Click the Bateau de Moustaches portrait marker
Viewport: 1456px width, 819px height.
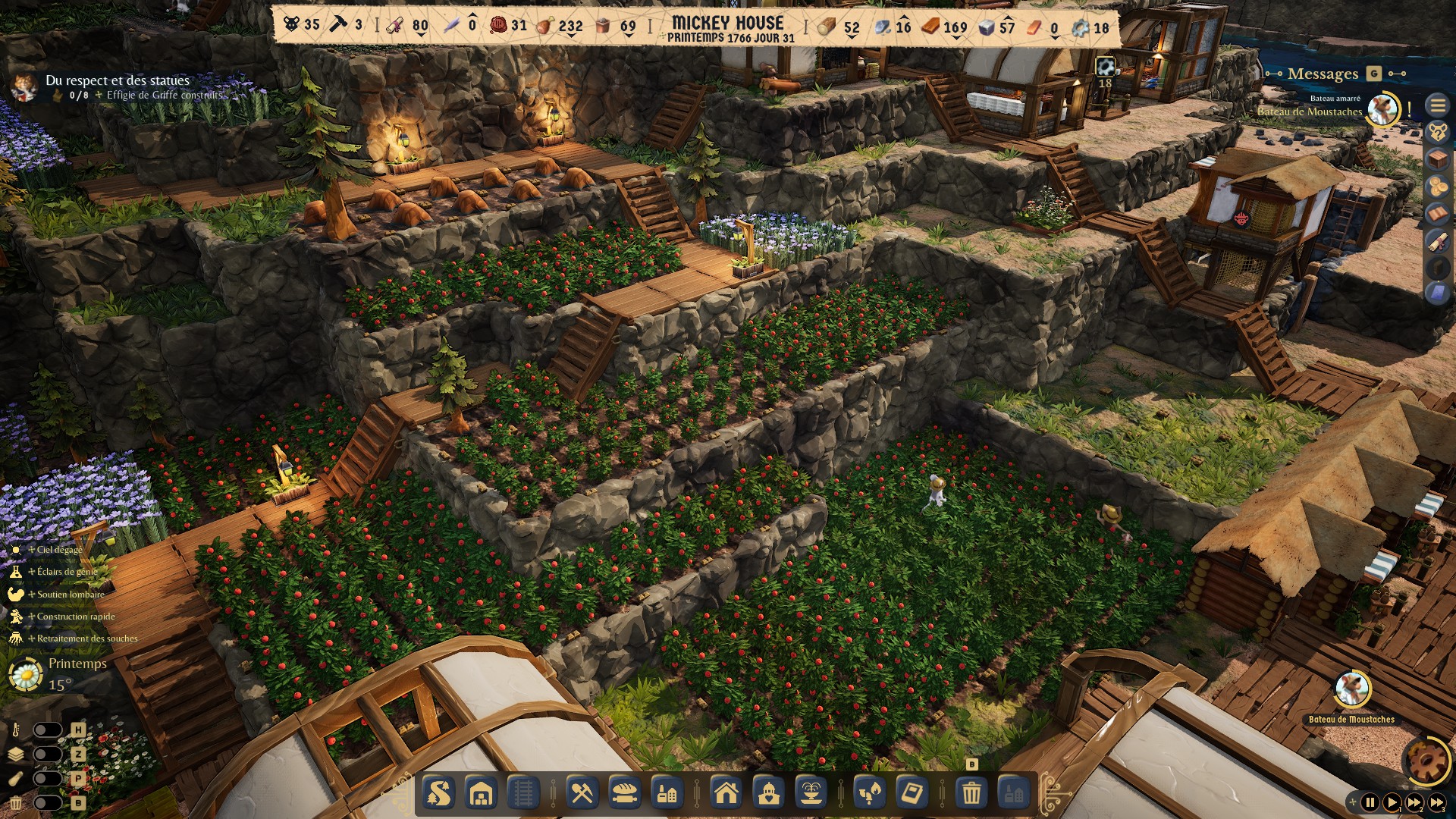(x=1351, y=689)
